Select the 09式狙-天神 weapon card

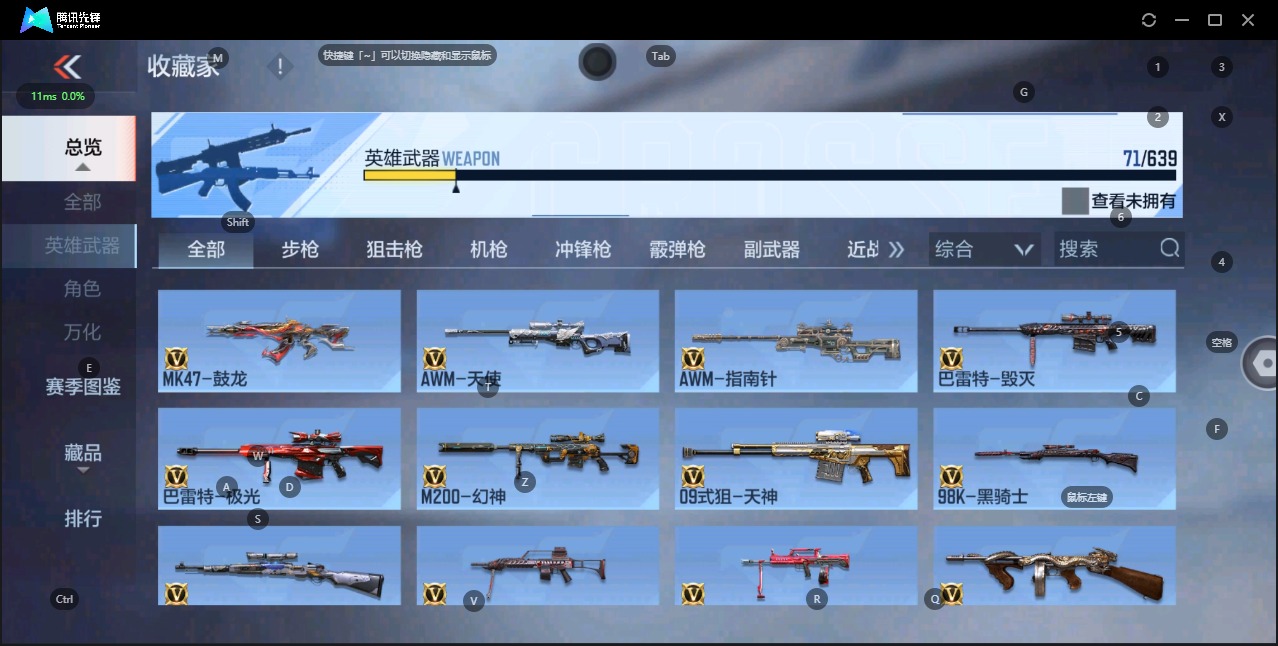[x=796, y=459]
